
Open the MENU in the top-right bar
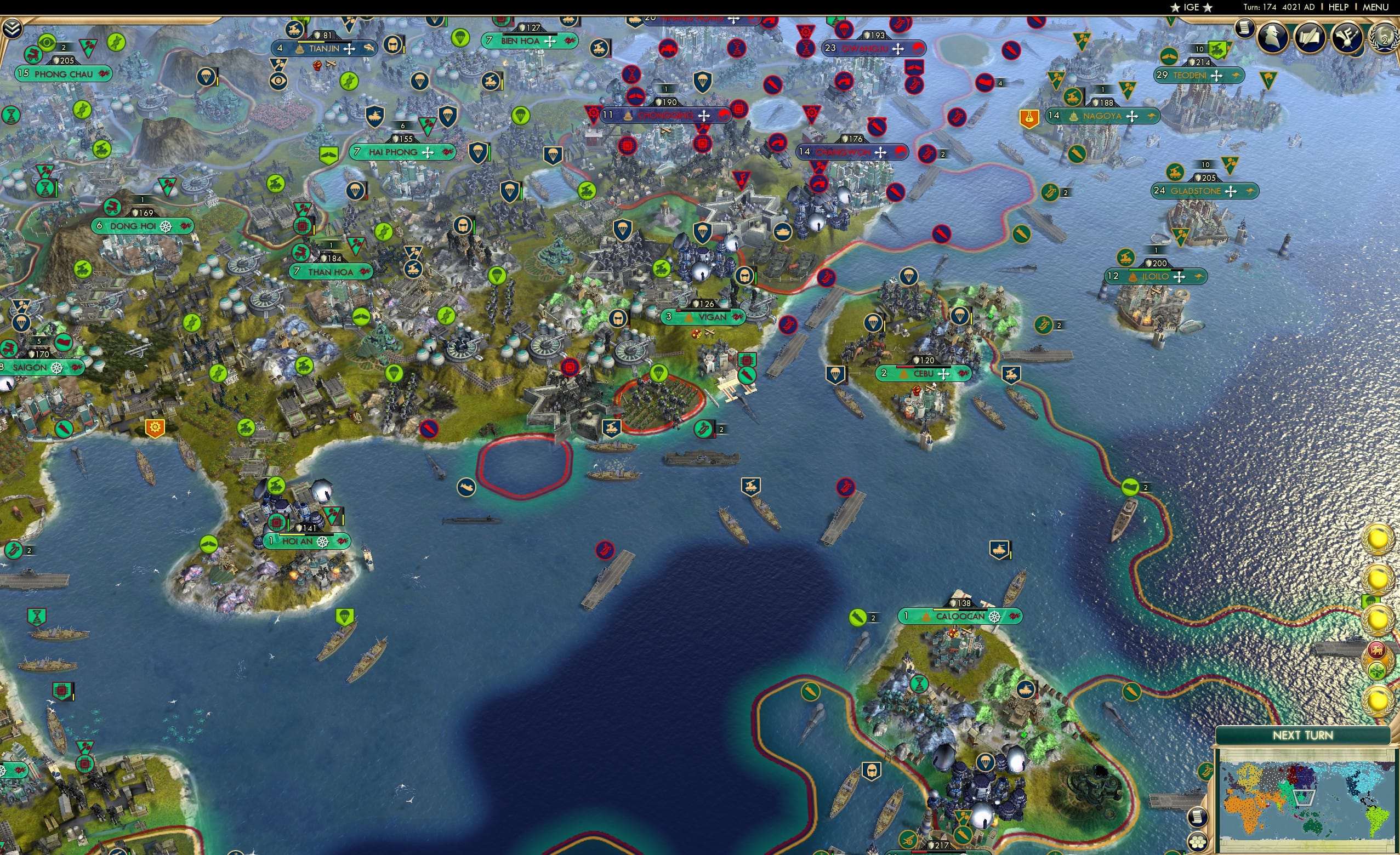(1375, 7)
